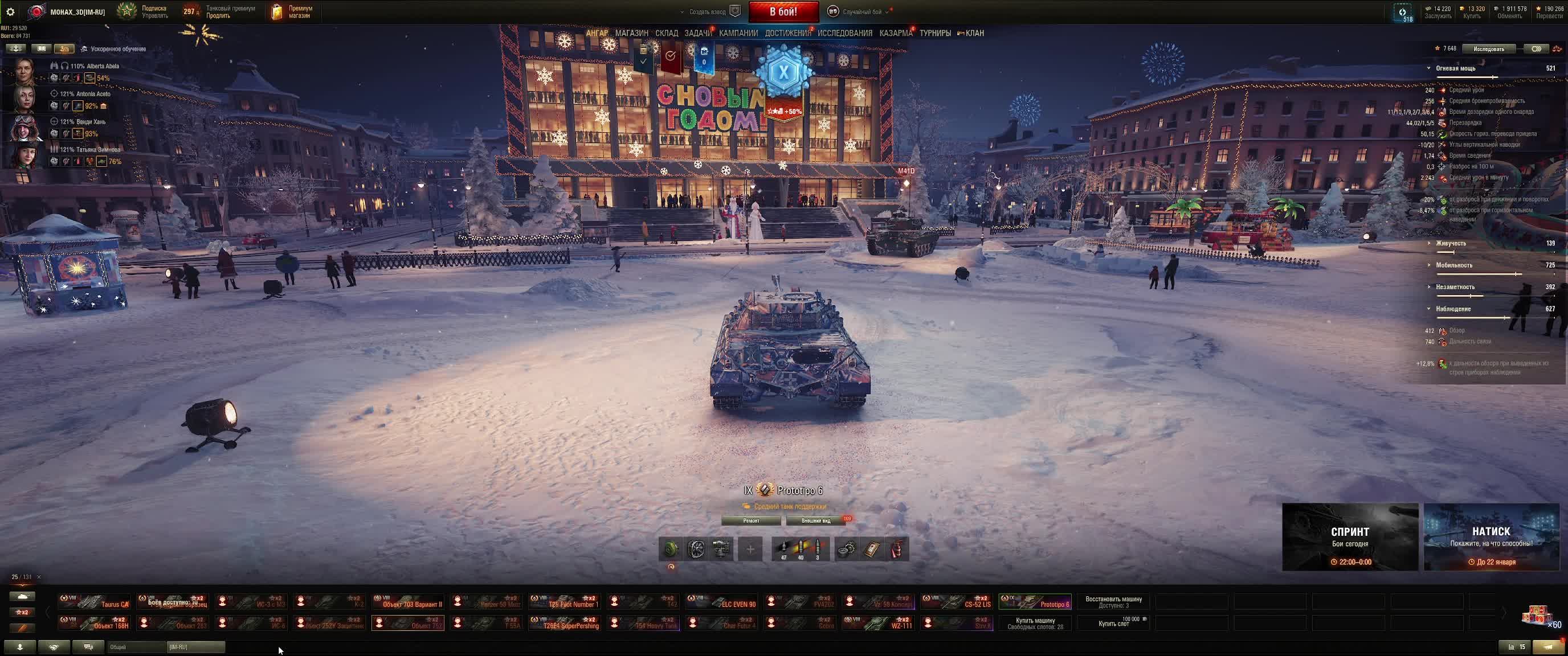Screen dimensions: 1568x656
Task: Open game settings via the gear icon
Action: coord(10,11)
